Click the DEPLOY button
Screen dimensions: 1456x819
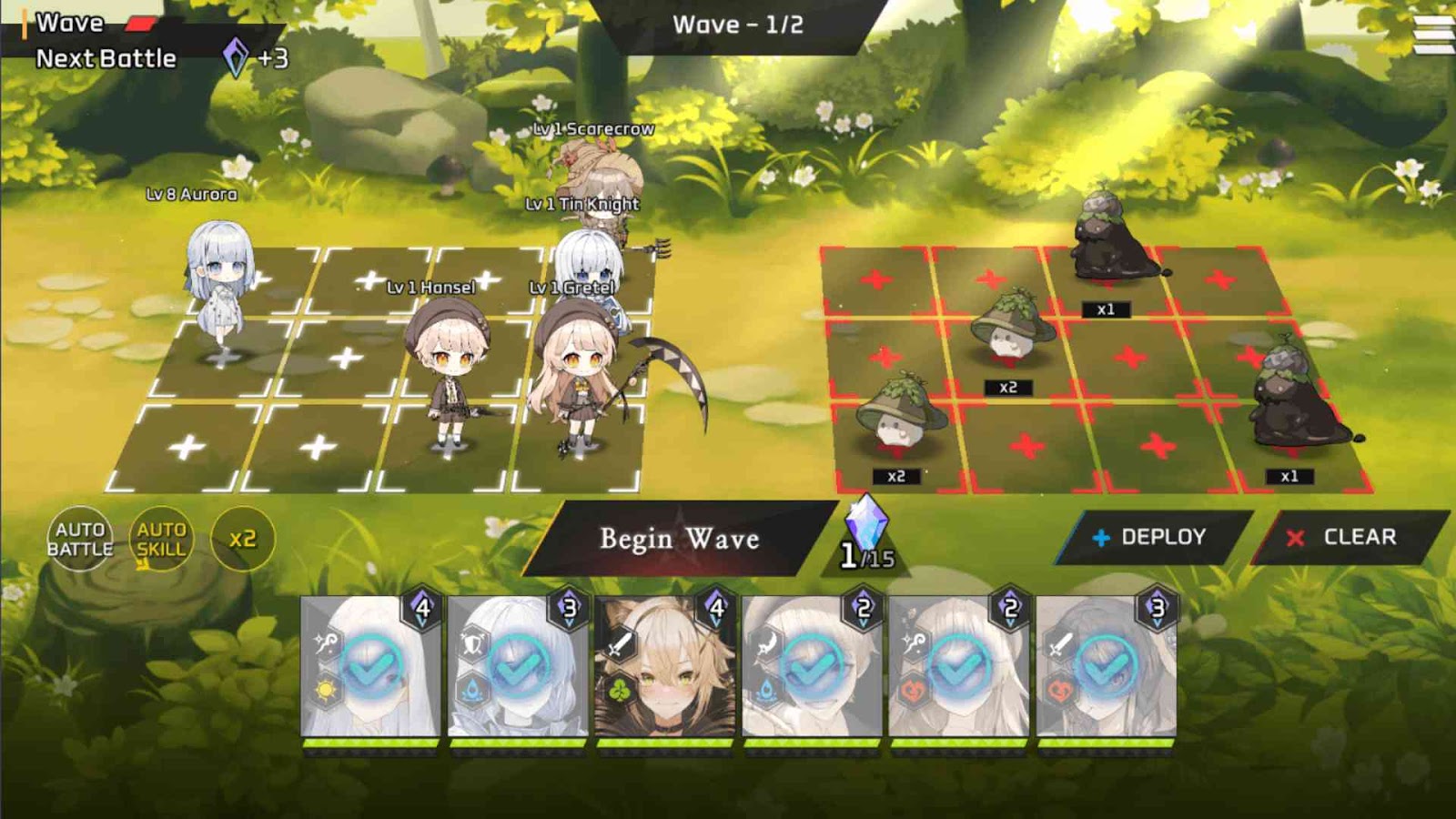coord(1151,537)
